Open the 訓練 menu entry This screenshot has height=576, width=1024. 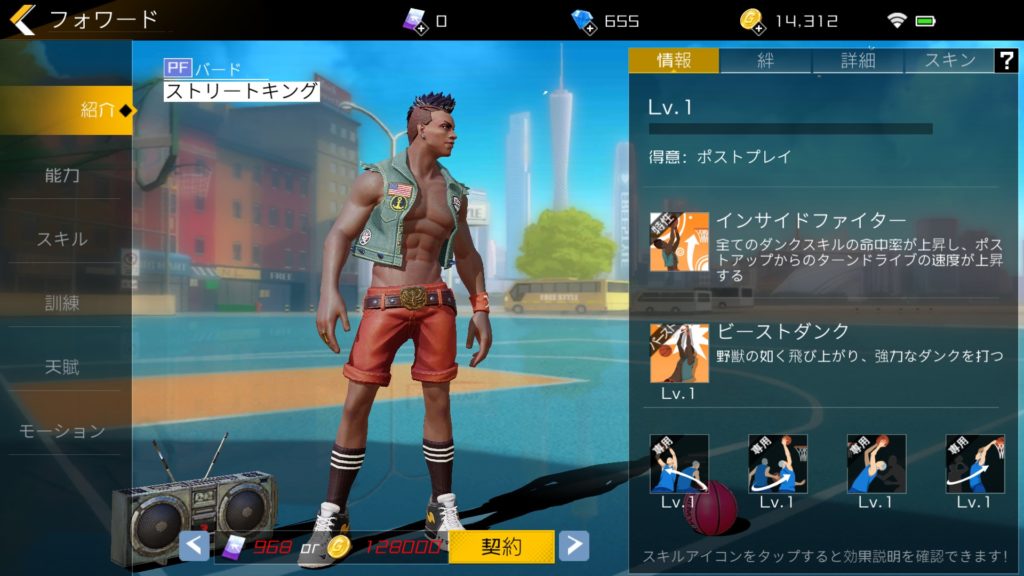click(x=62, y=303)
